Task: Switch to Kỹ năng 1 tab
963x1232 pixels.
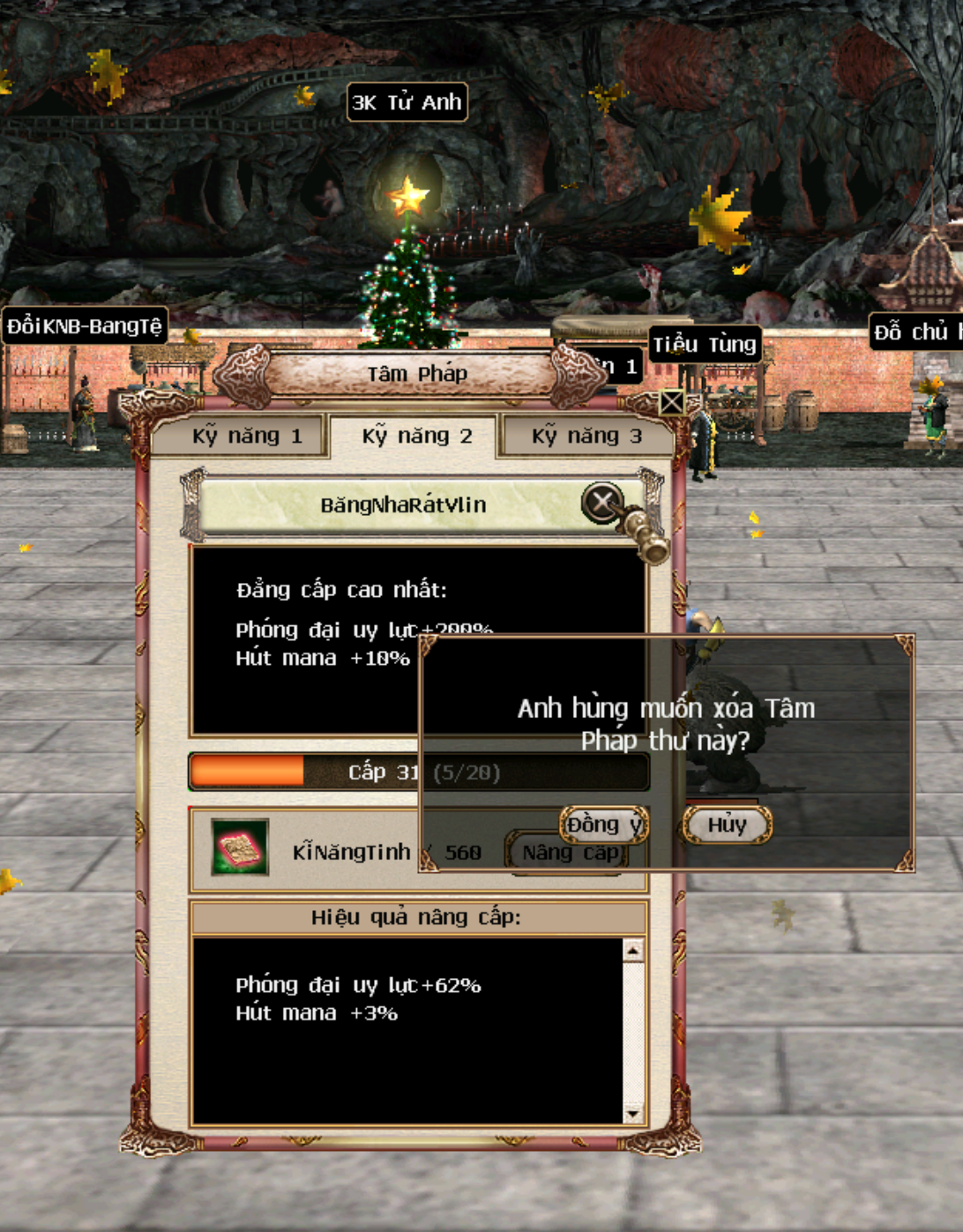Action: 245,436
